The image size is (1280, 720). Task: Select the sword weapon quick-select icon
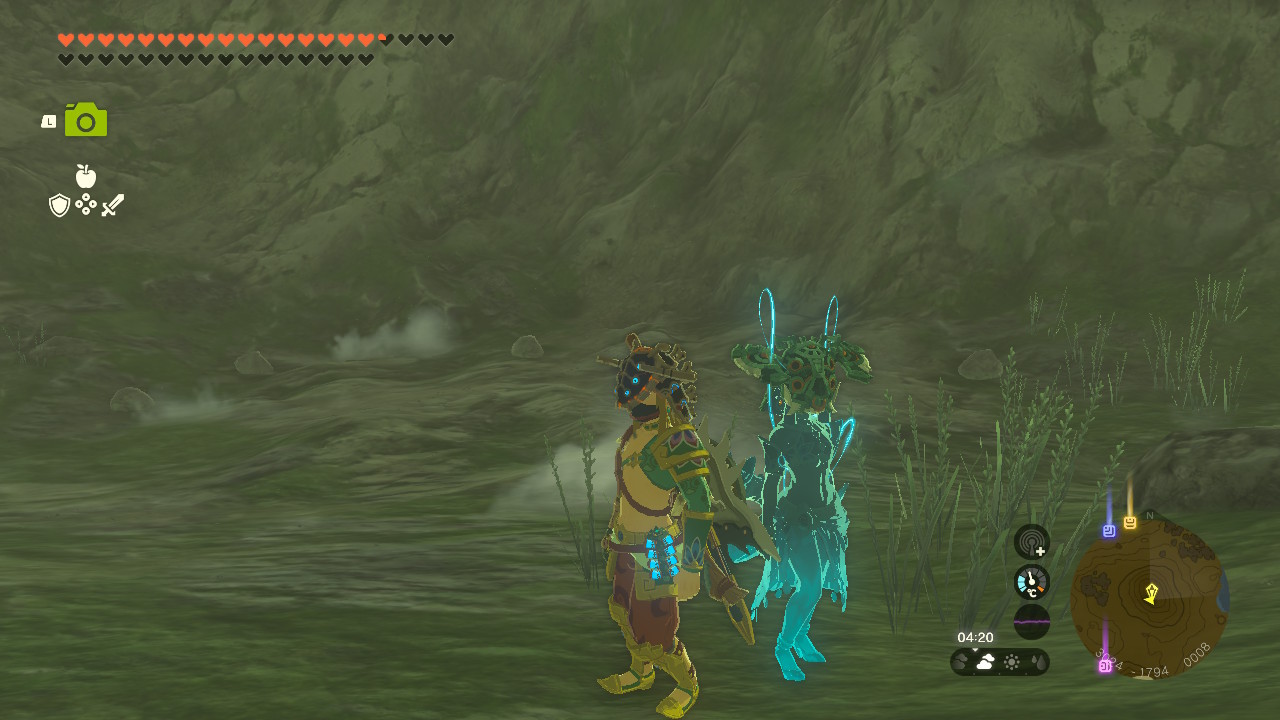click(112, 205)
